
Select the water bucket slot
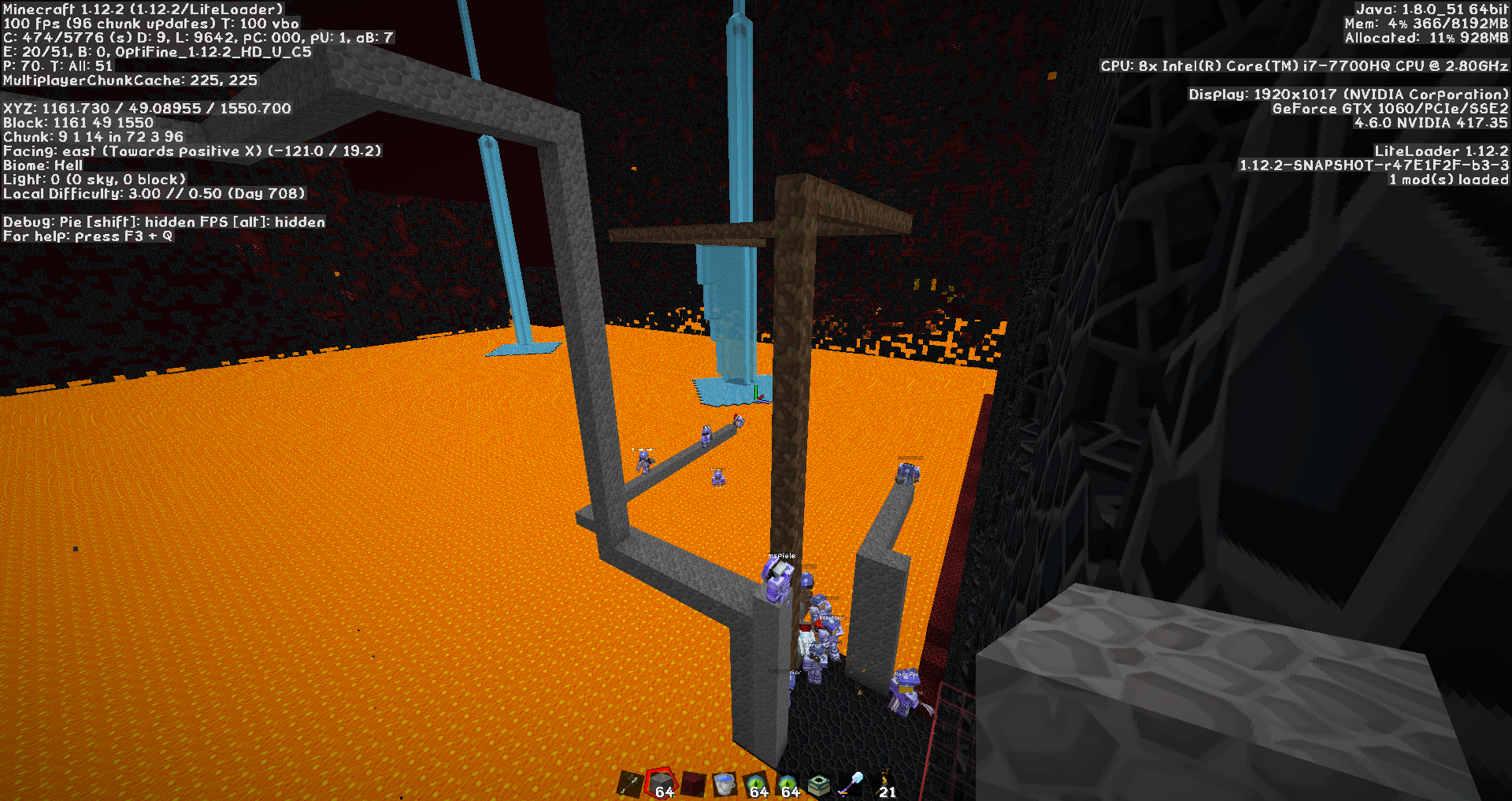724,784
